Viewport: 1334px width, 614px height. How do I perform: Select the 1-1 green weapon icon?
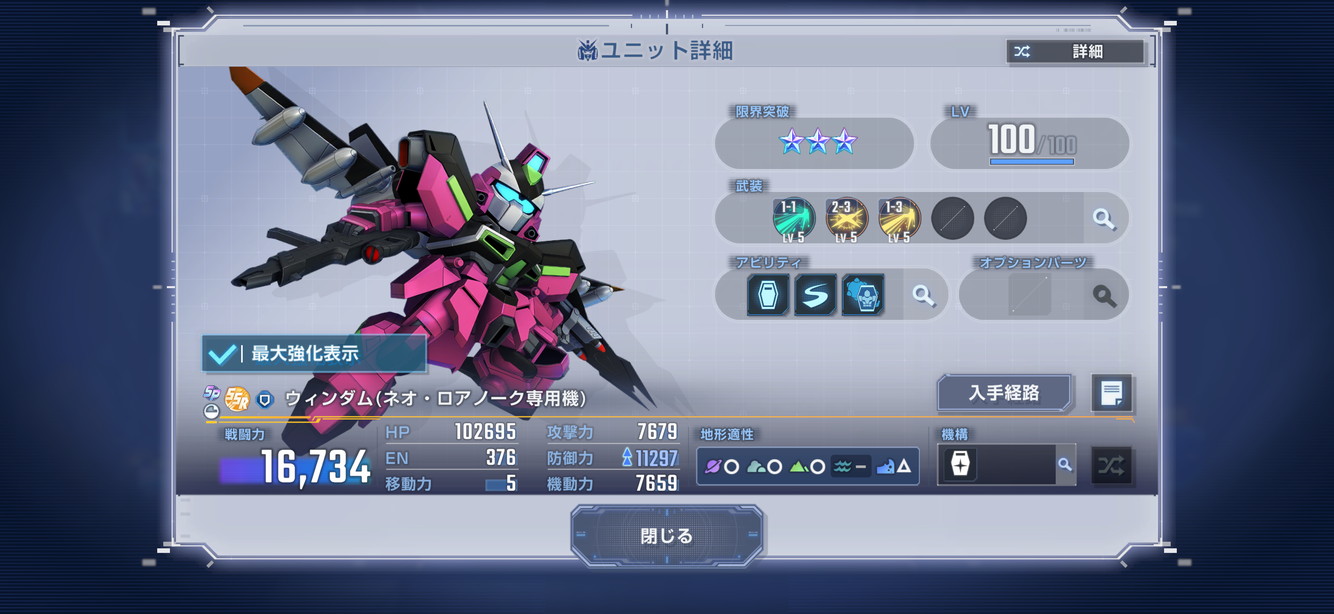pyautogui.click(x=793, y=219)
